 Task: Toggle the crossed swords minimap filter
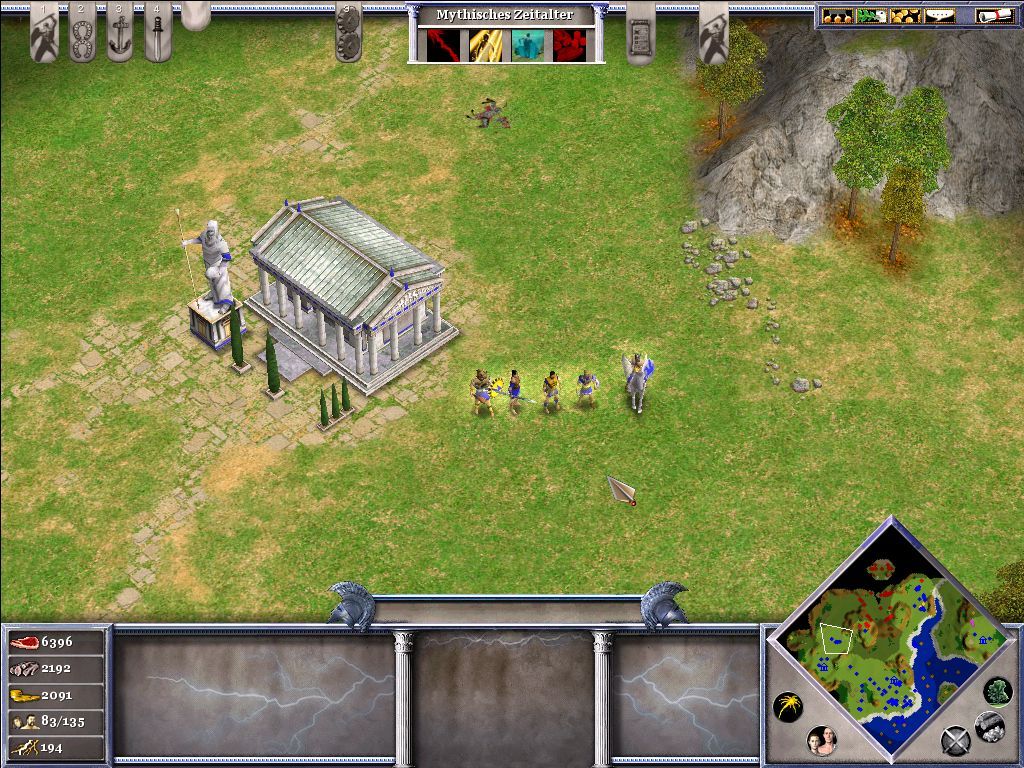(x=955, y=741)
